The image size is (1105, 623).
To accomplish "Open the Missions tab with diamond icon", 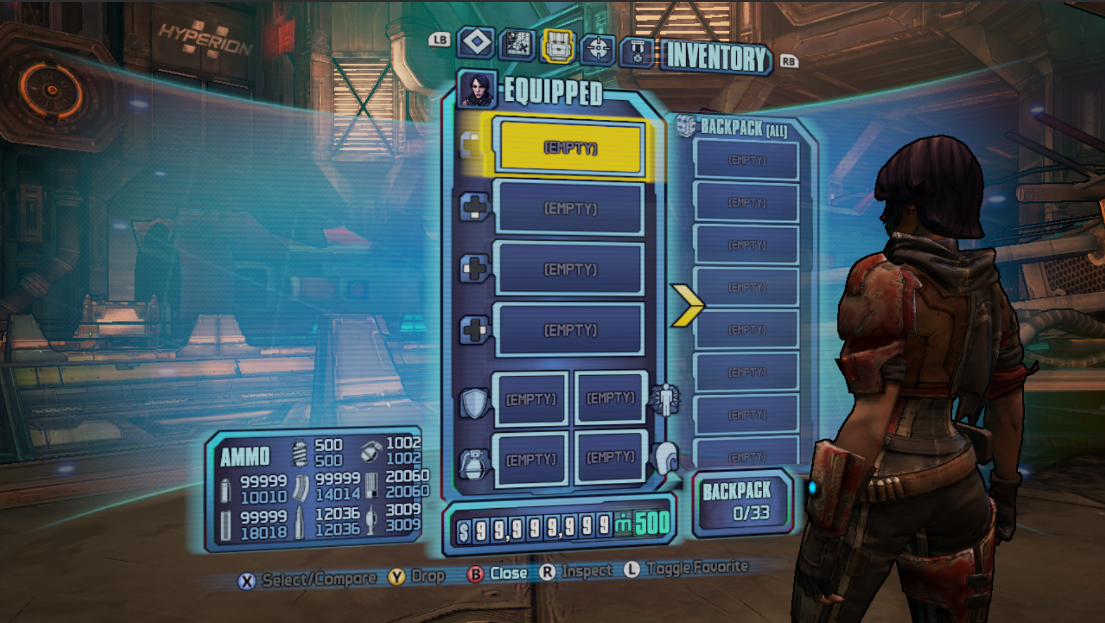I will 476,44.
